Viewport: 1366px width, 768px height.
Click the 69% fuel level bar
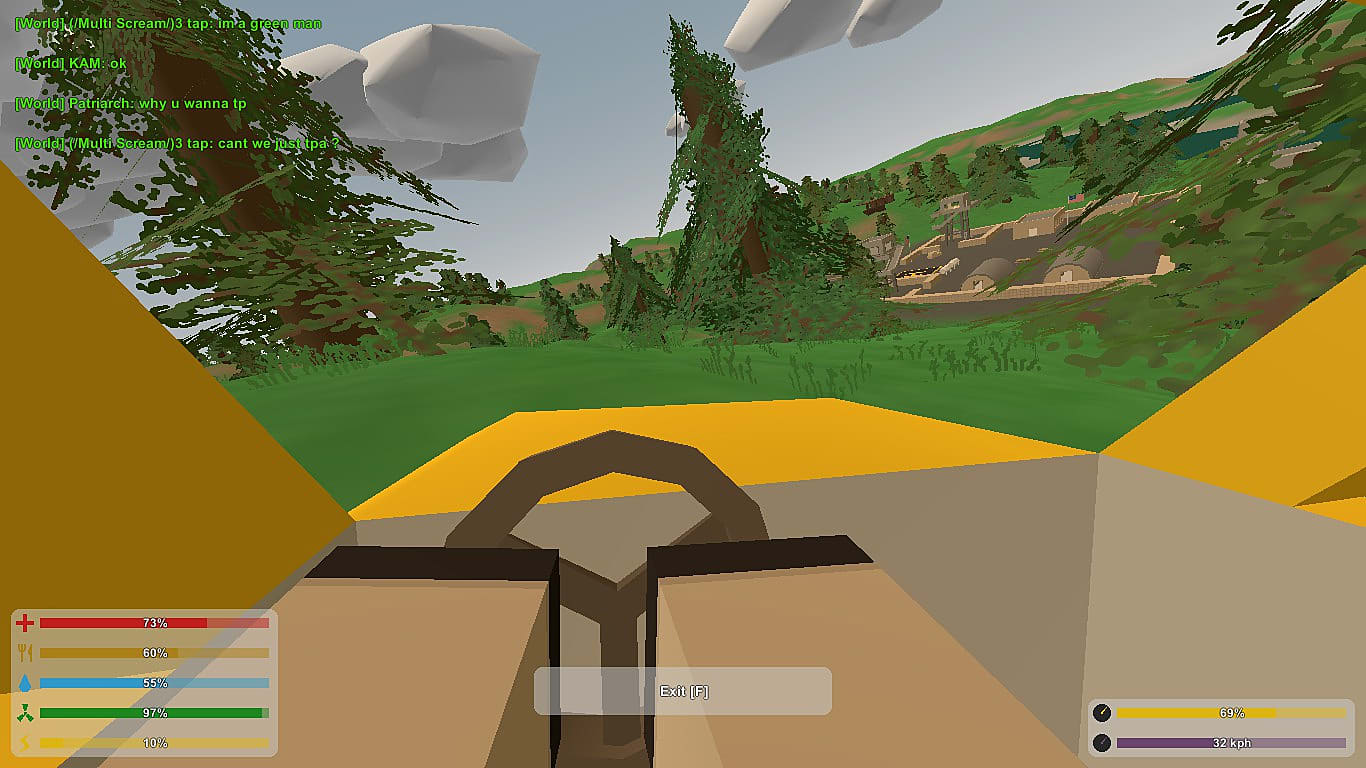[1230, 713]
